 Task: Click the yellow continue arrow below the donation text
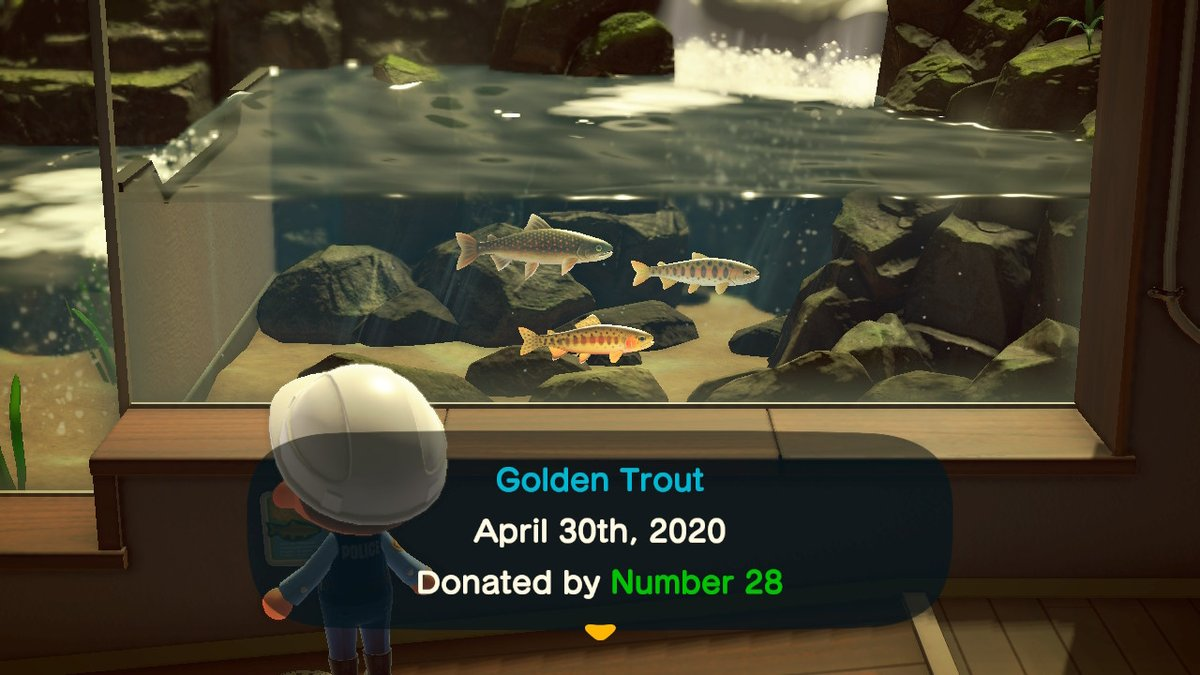[599, 631]
